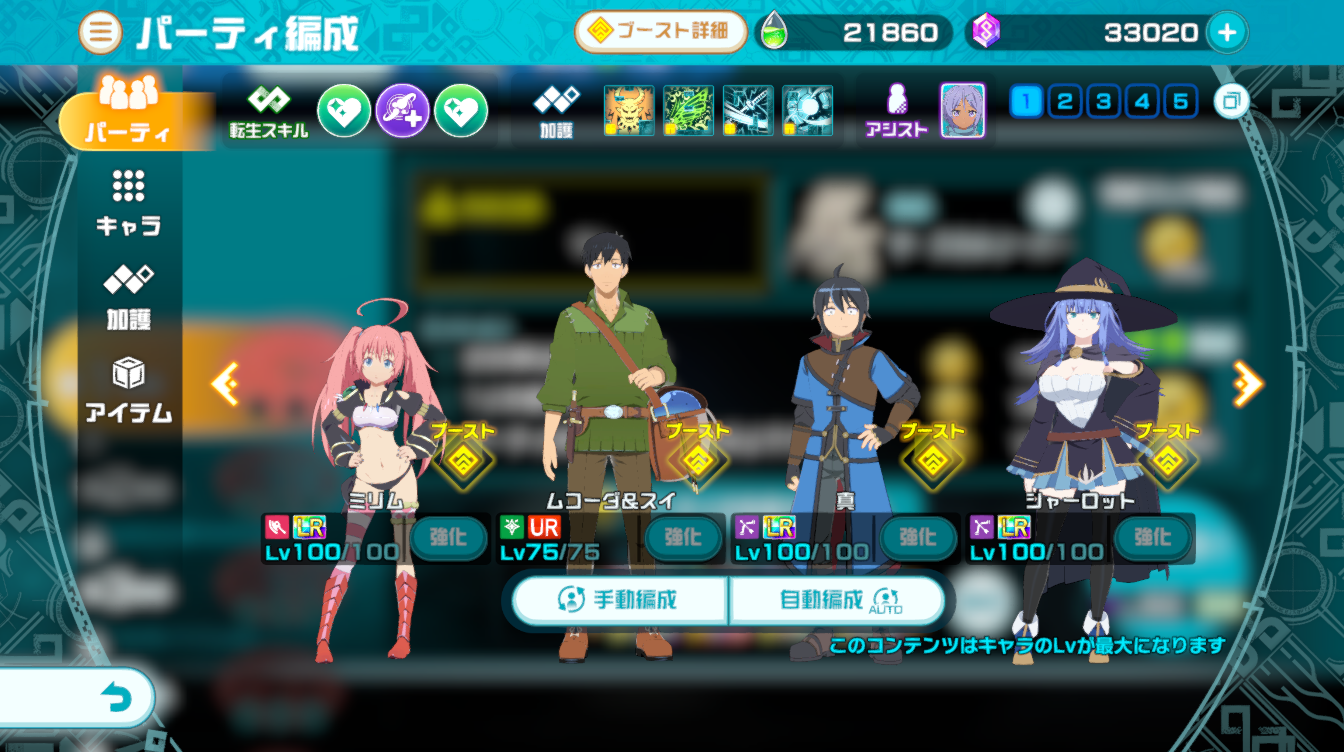
Task: Show next party with right arrow
Action: pos(1247,383)
